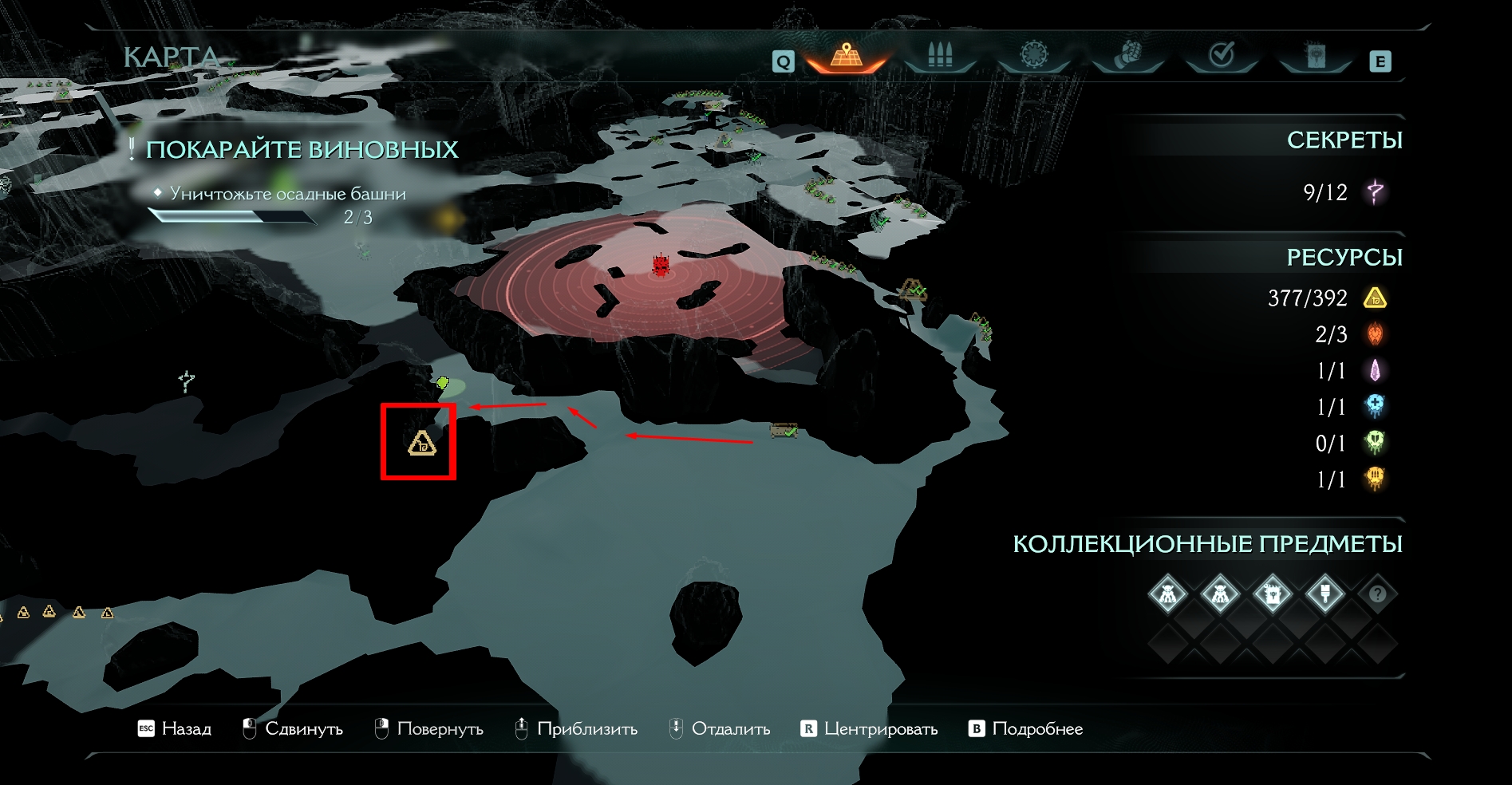This screenshot has width=1512, height=785.
Task: Click the question mark secret marker on map
Action: point(186,381)
